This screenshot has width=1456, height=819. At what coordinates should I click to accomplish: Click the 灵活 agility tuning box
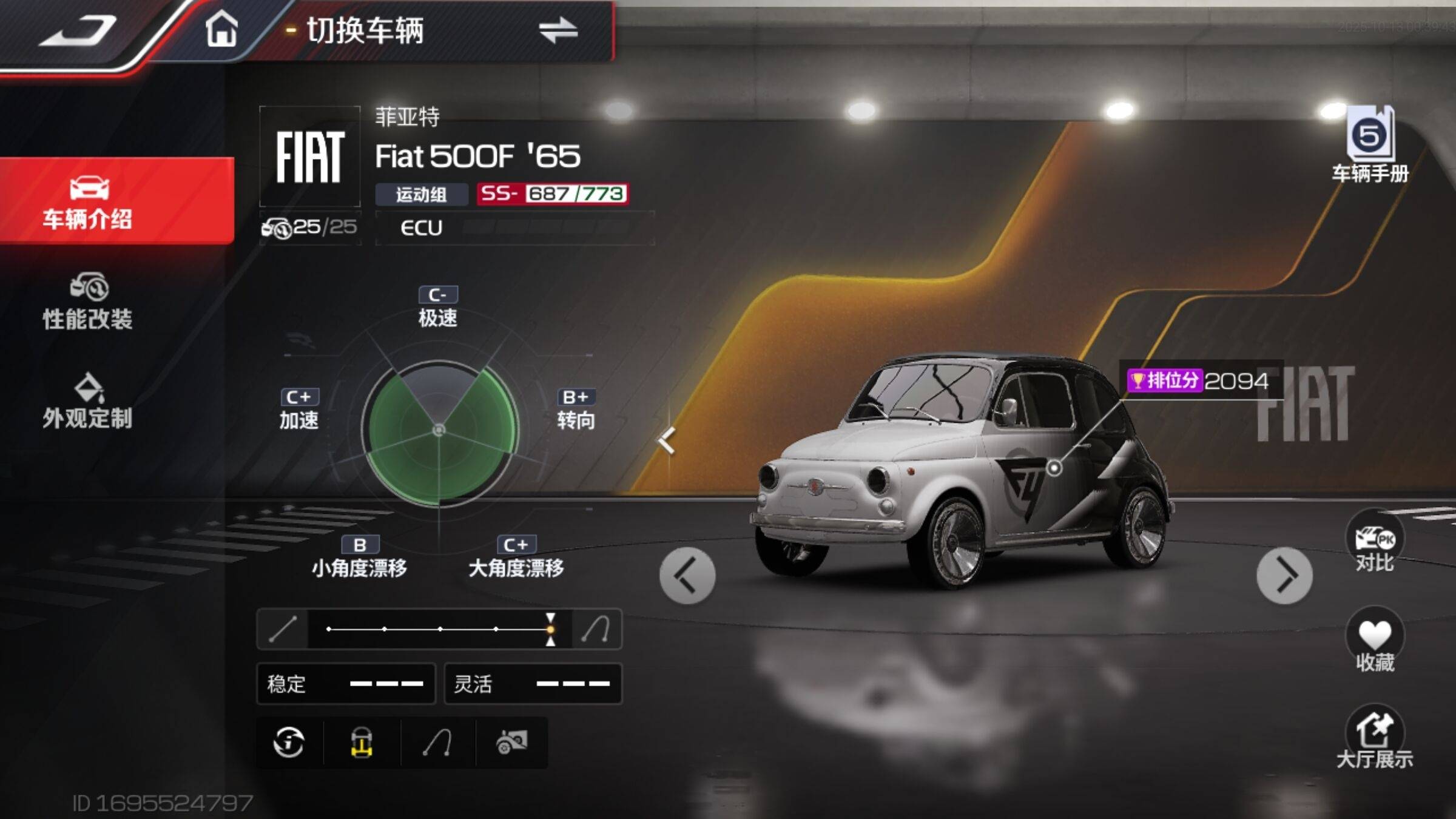pyautogui.click(x=533, y=684)
